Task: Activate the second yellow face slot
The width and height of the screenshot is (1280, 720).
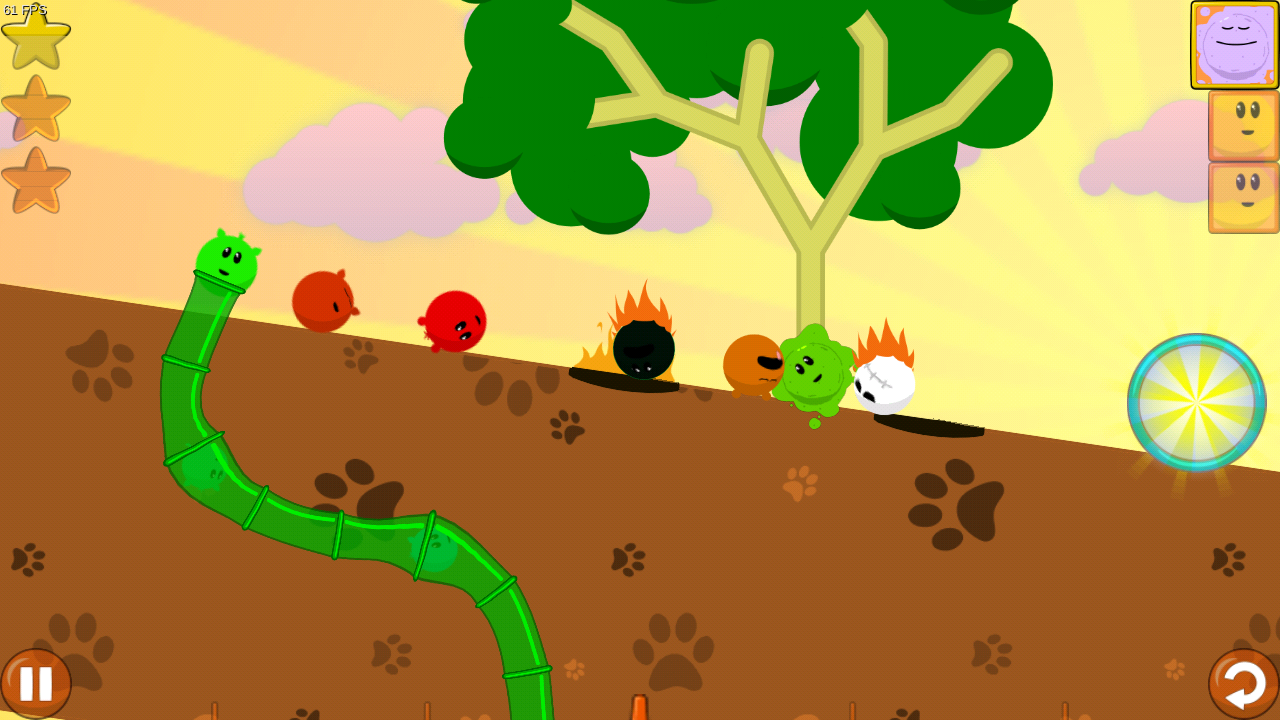Action: 1242,196
